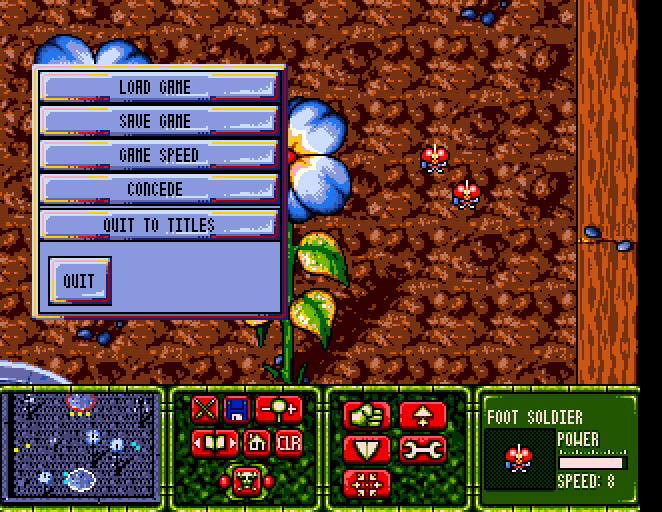Click the Foot Soldier unit portrait

(518, 460)
